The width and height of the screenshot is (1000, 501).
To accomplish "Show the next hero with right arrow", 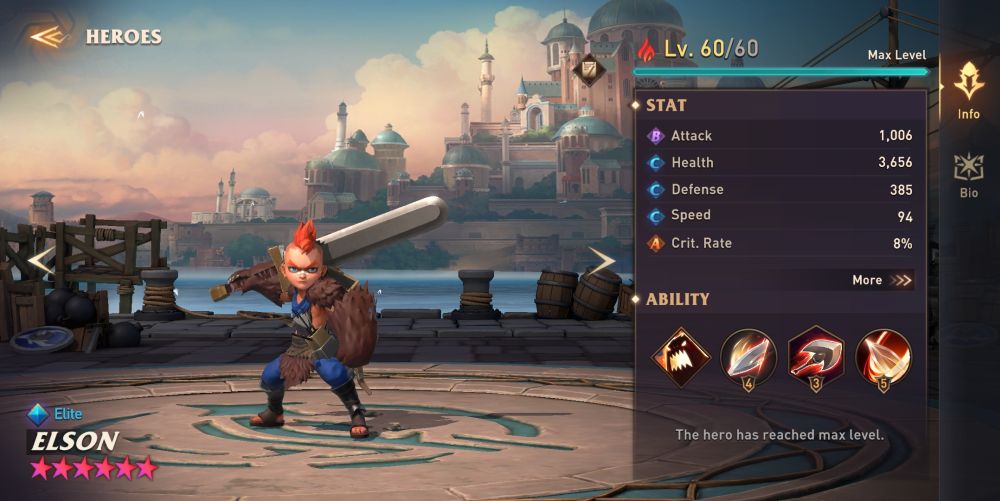I will click(x=600, y=261).
